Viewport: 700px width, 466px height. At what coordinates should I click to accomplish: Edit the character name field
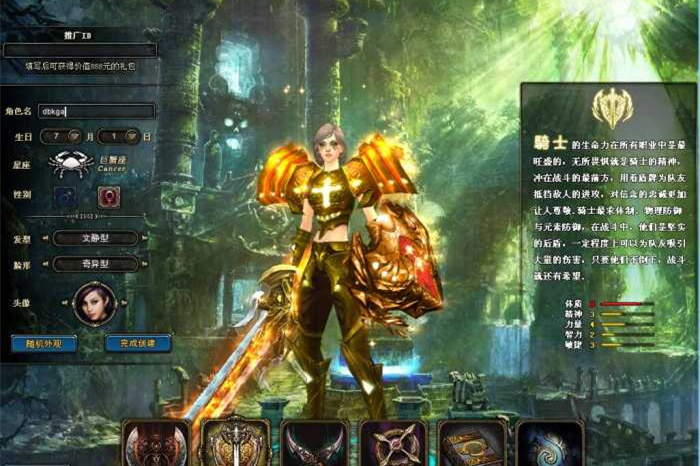pyautogui.click(x=95, y=111)
